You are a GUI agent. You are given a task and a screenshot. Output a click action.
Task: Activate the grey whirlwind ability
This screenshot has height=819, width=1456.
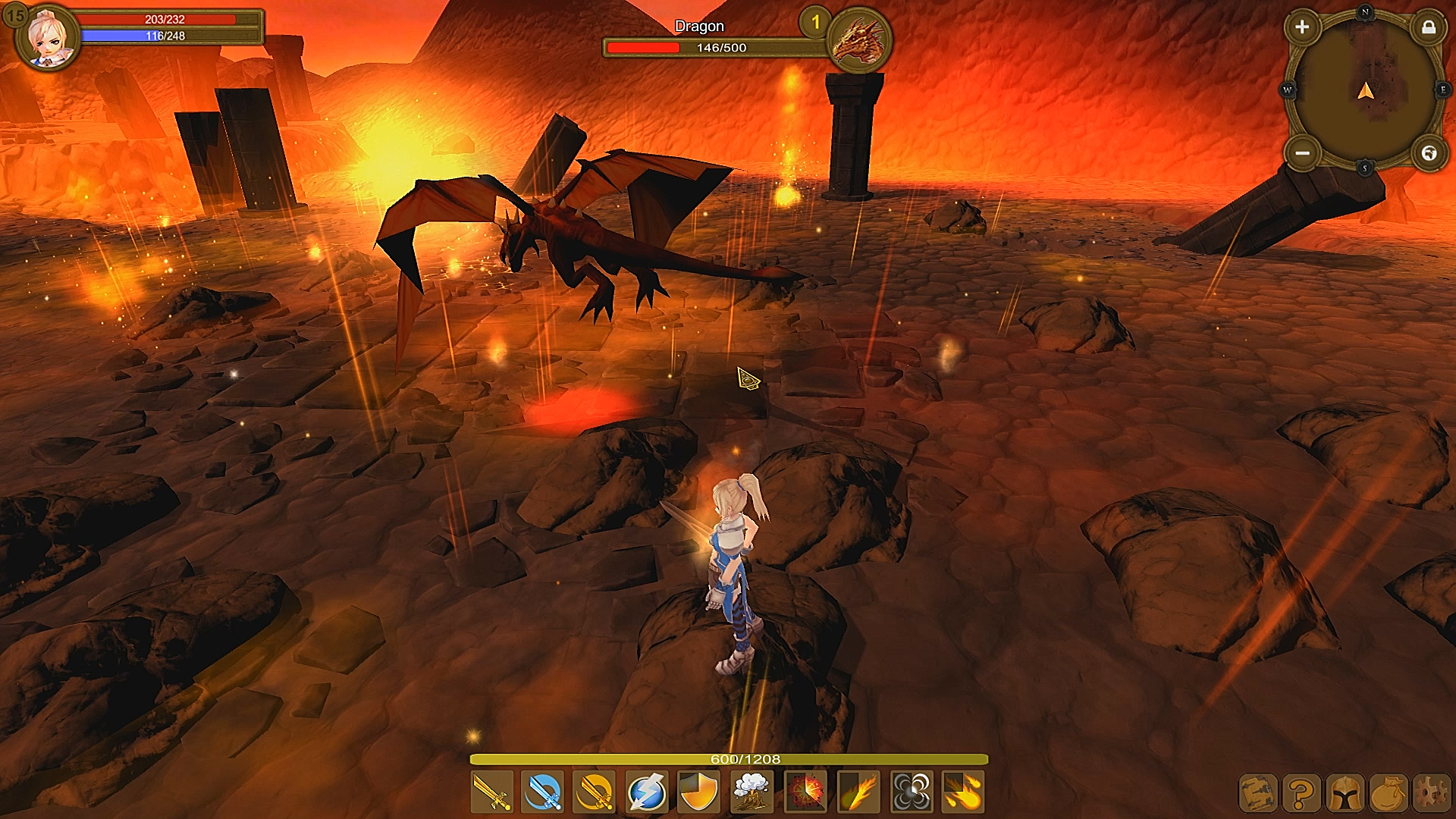tap(911, 792)
